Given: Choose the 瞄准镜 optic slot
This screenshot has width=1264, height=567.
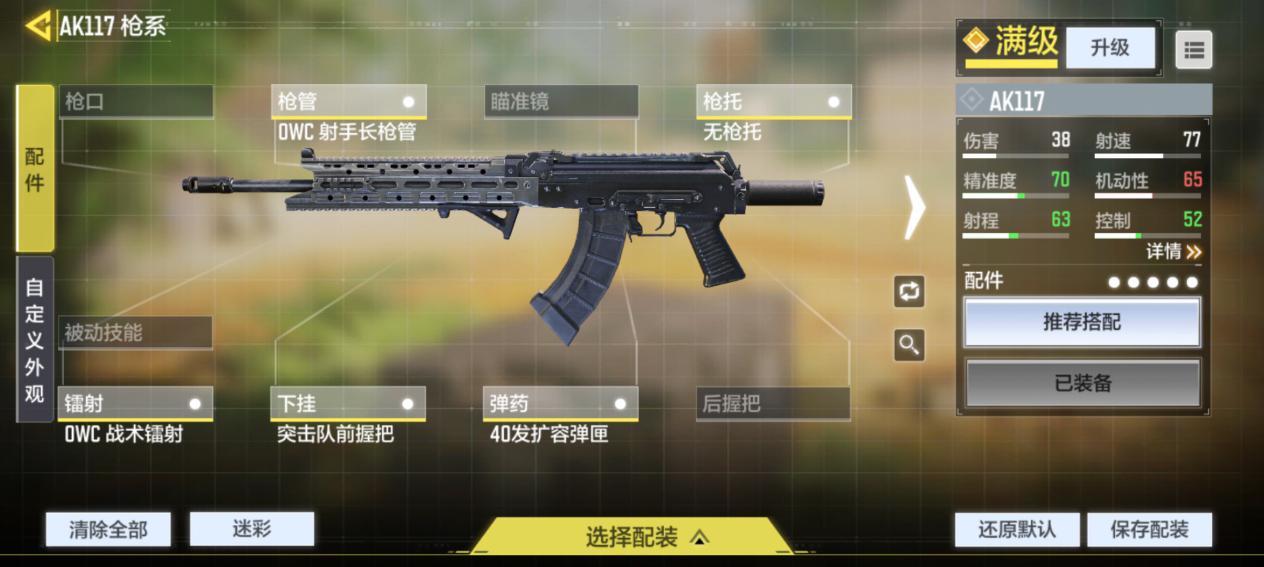Looking at the screenshot, I should 561,101.
